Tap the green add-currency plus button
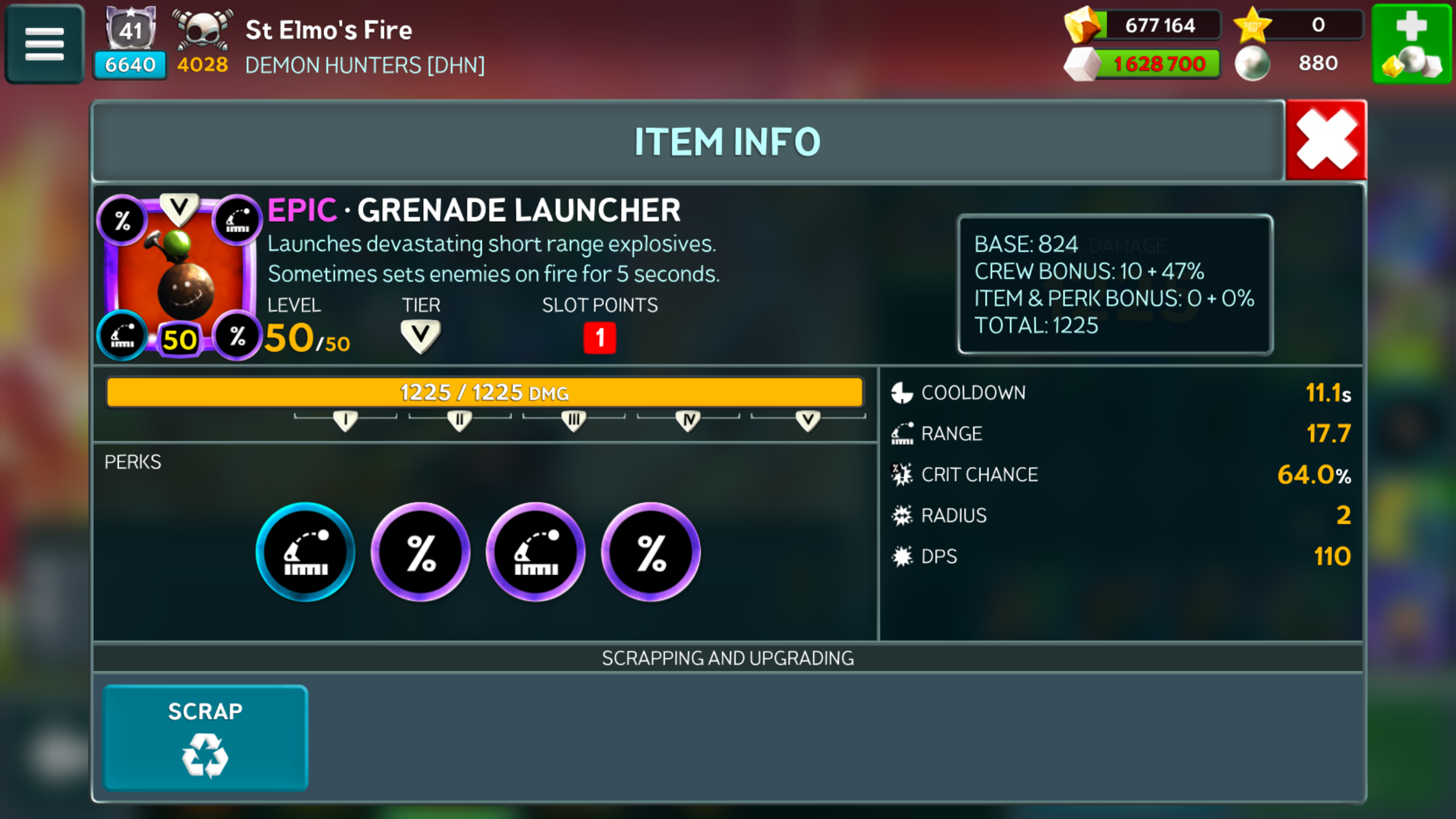This screenshot has height=819, width=1456. [x=1412, y=44]
